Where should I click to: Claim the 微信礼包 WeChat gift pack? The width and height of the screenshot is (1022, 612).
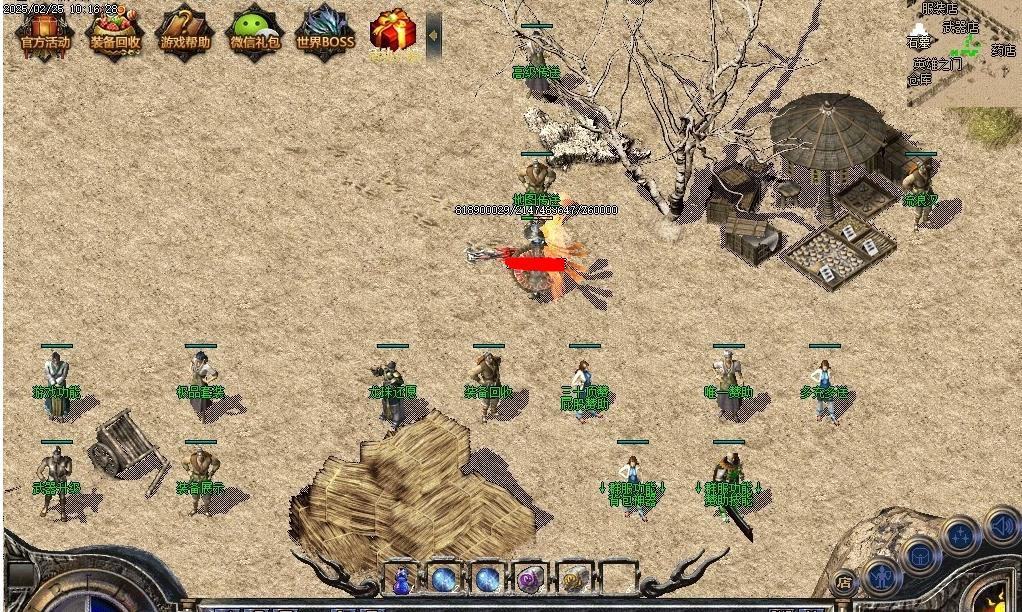(x=255, y=30)
